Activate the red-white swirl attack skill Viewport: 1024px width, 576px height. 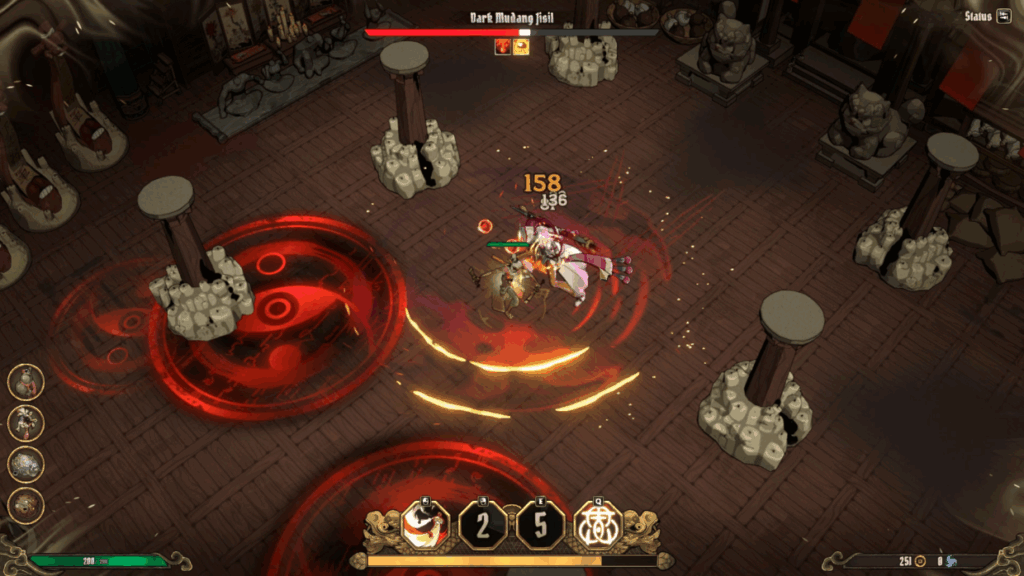[424, 525]
